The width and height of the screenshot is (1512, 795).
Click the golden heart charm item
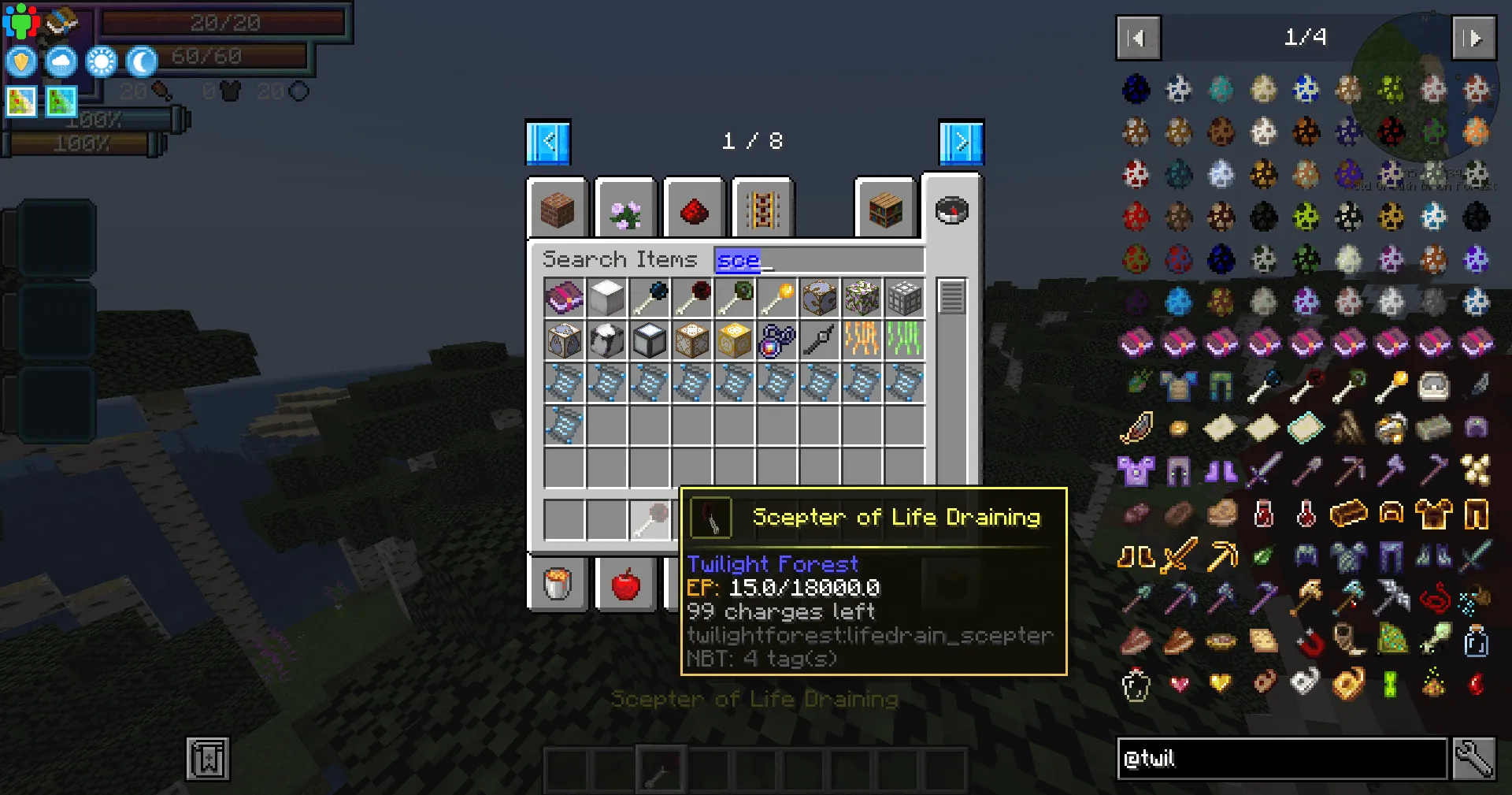tap(1219, 682)
